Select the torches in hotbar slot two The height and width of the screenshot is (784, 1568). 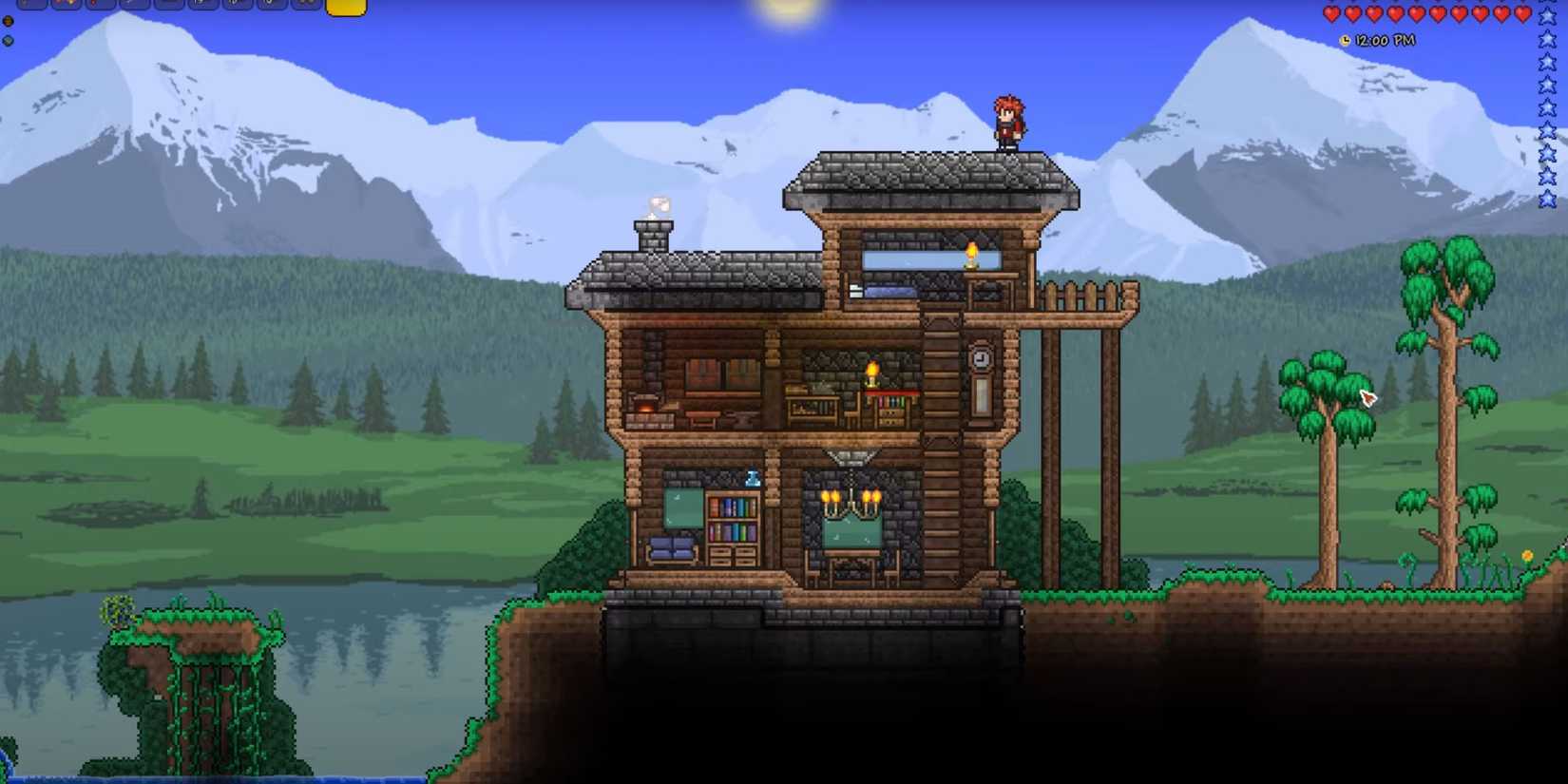coord(65,10)
